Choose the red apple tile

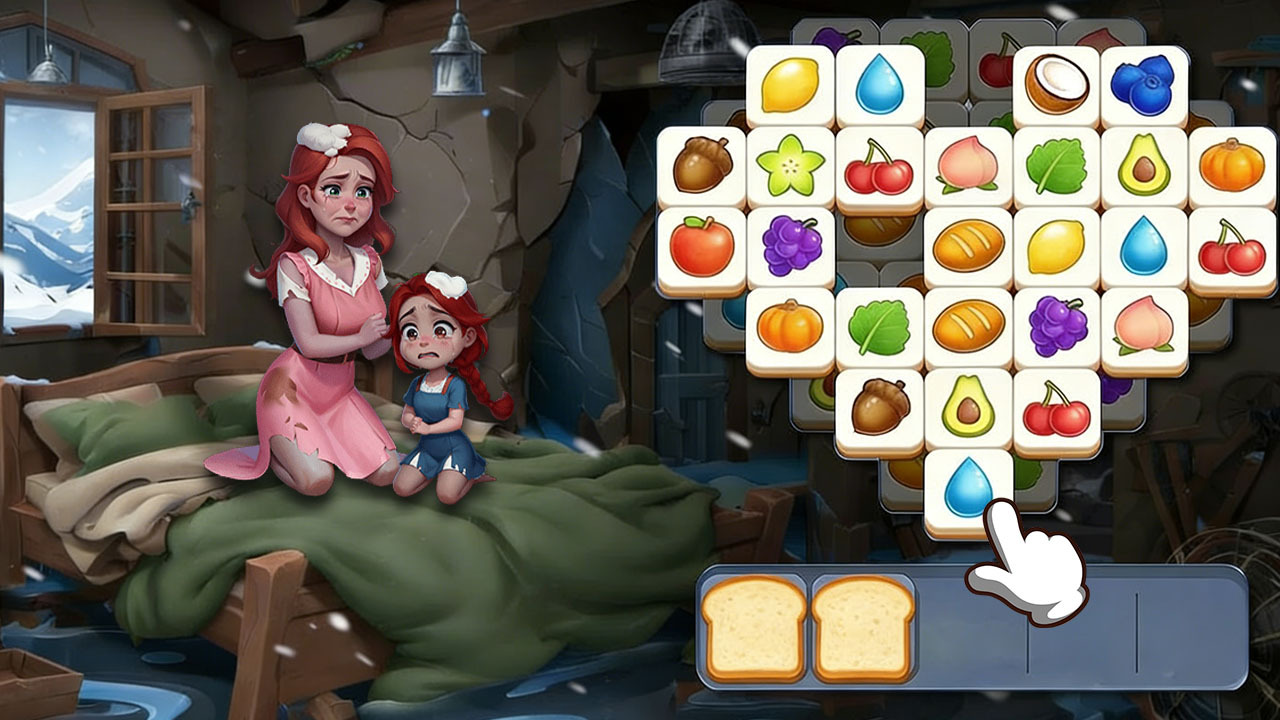pos(701,246)
